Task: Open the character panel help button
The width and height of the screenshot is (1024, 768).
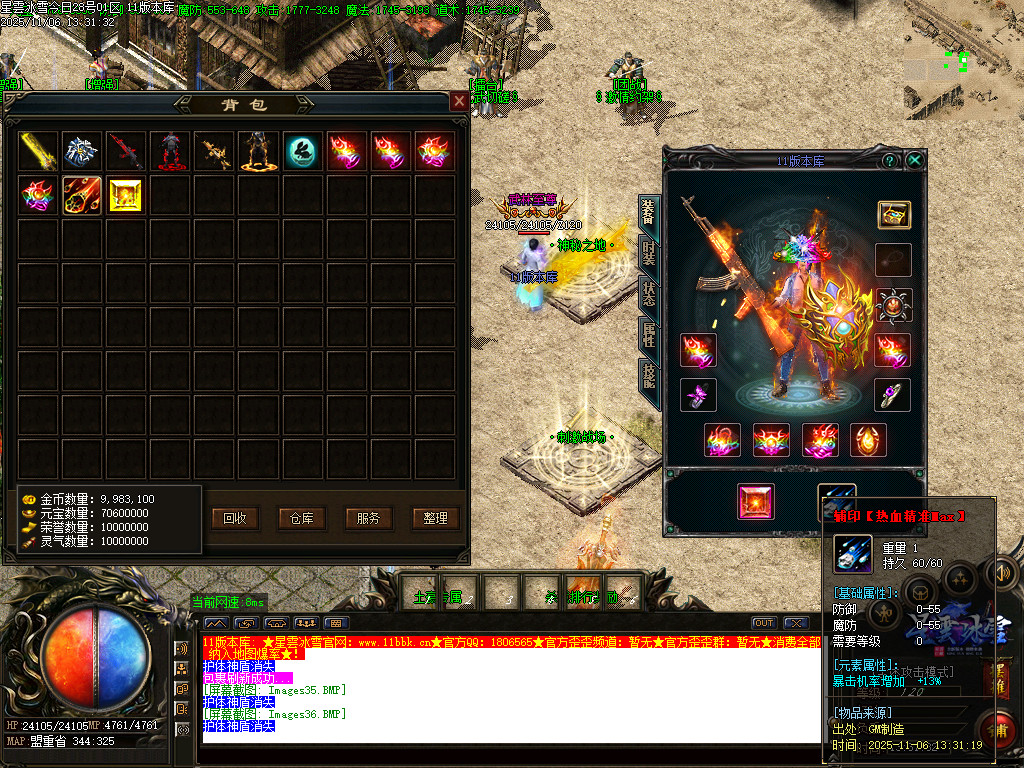Action: (x=889, y=160)
